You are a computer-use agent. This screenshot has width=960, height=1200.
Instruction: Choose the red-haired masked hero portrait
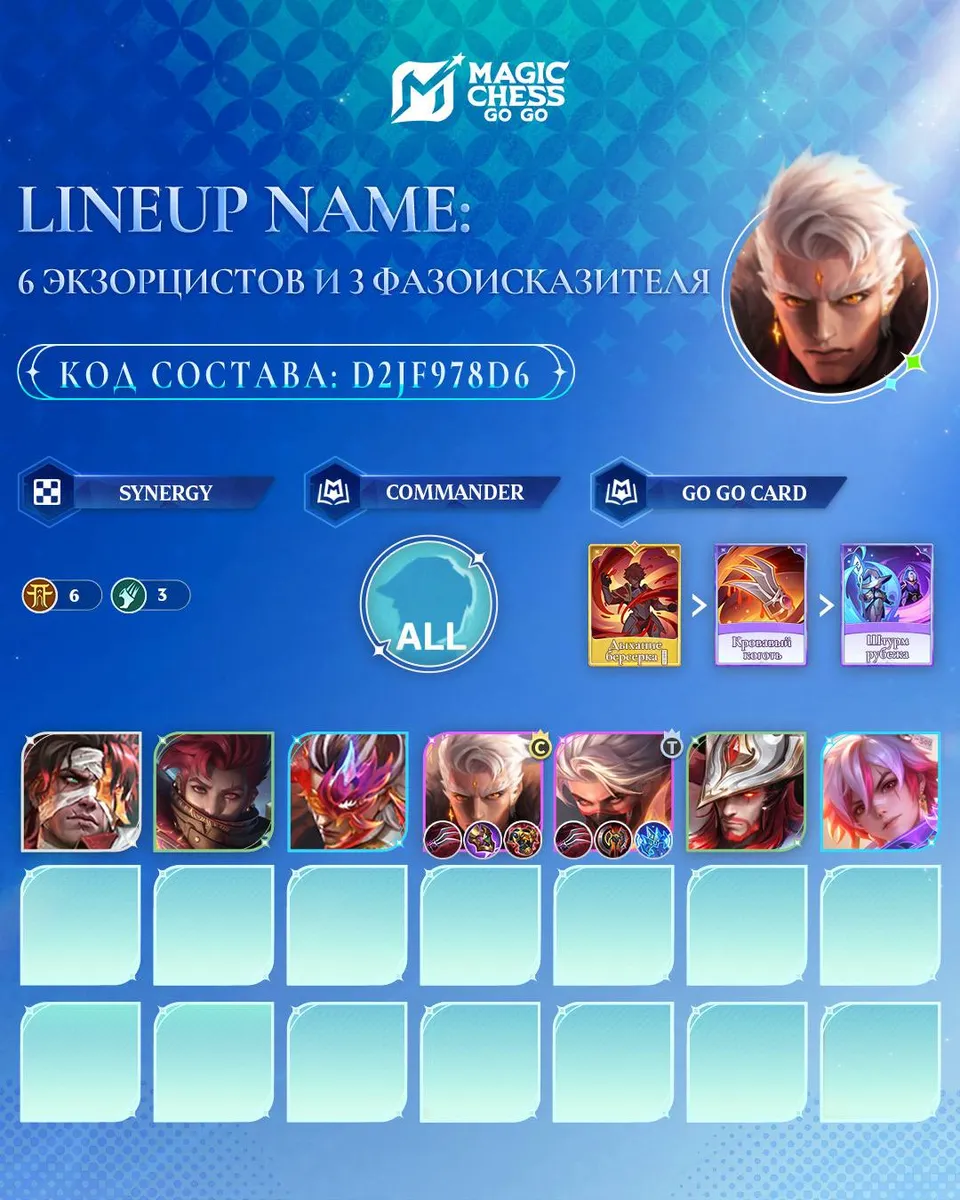214,791
